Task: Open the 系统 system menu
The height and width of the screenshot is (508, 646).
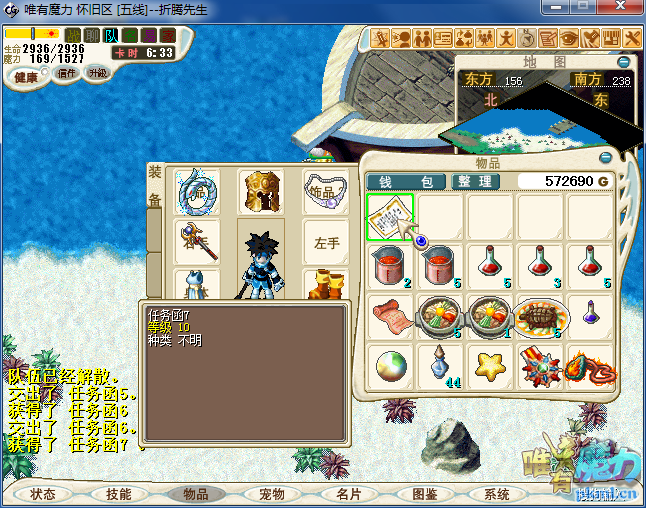Action: (497, 494)
